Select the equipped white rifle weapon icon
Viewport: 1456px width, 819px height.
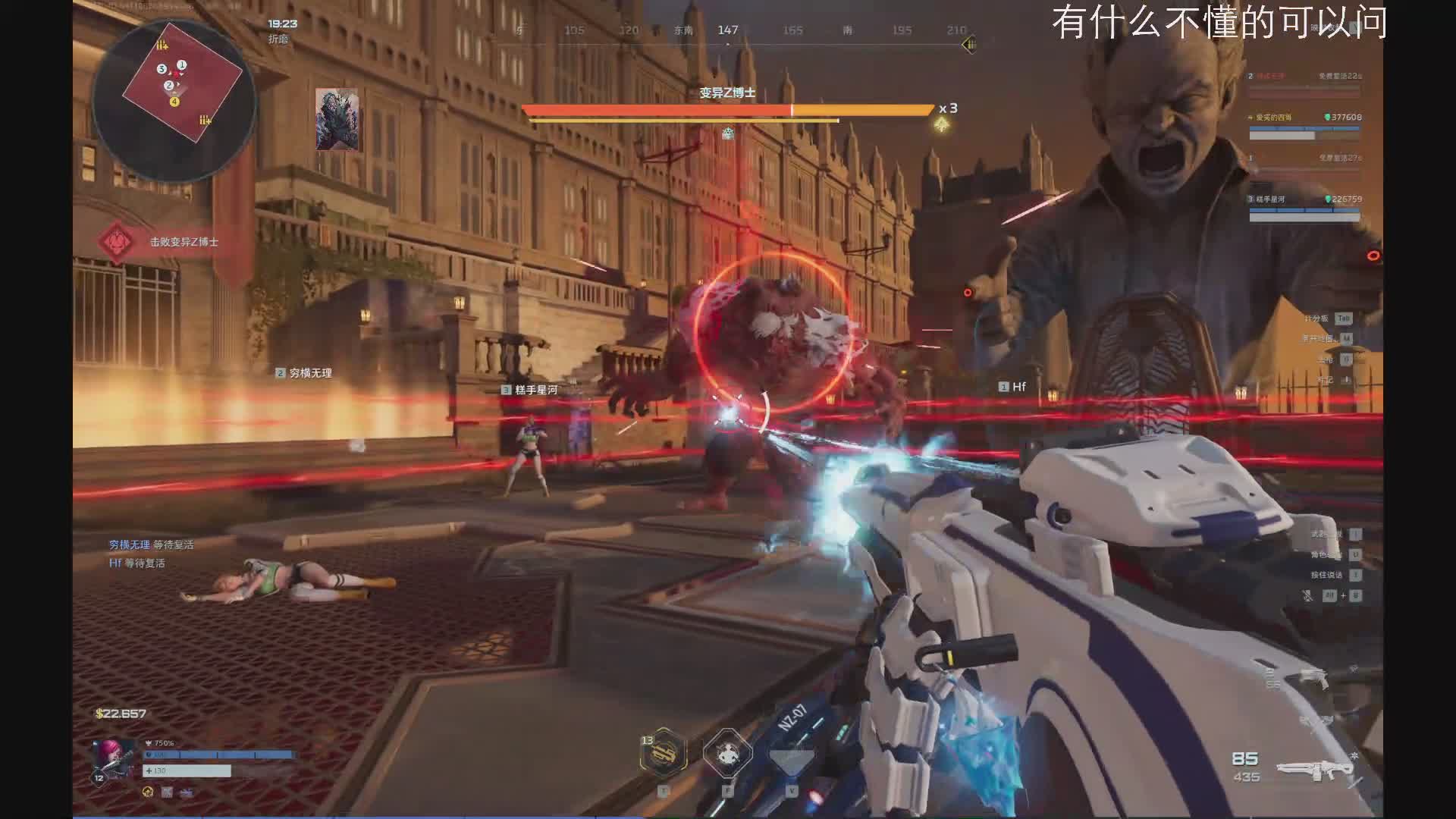coord(1315,770)
